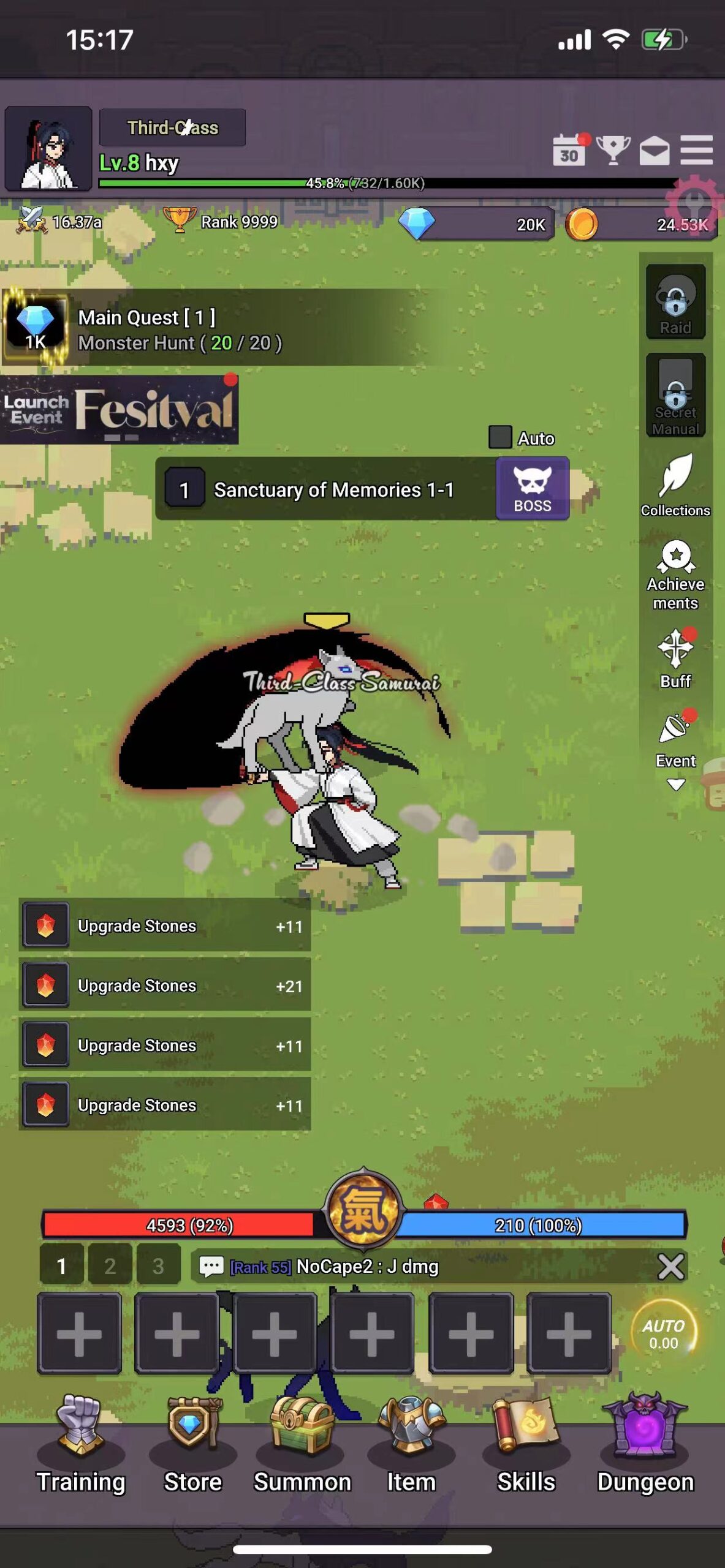Open the mail envelope inbox
The height and width of the screenshot is (1568, 725).
click(x=655, y=150)
